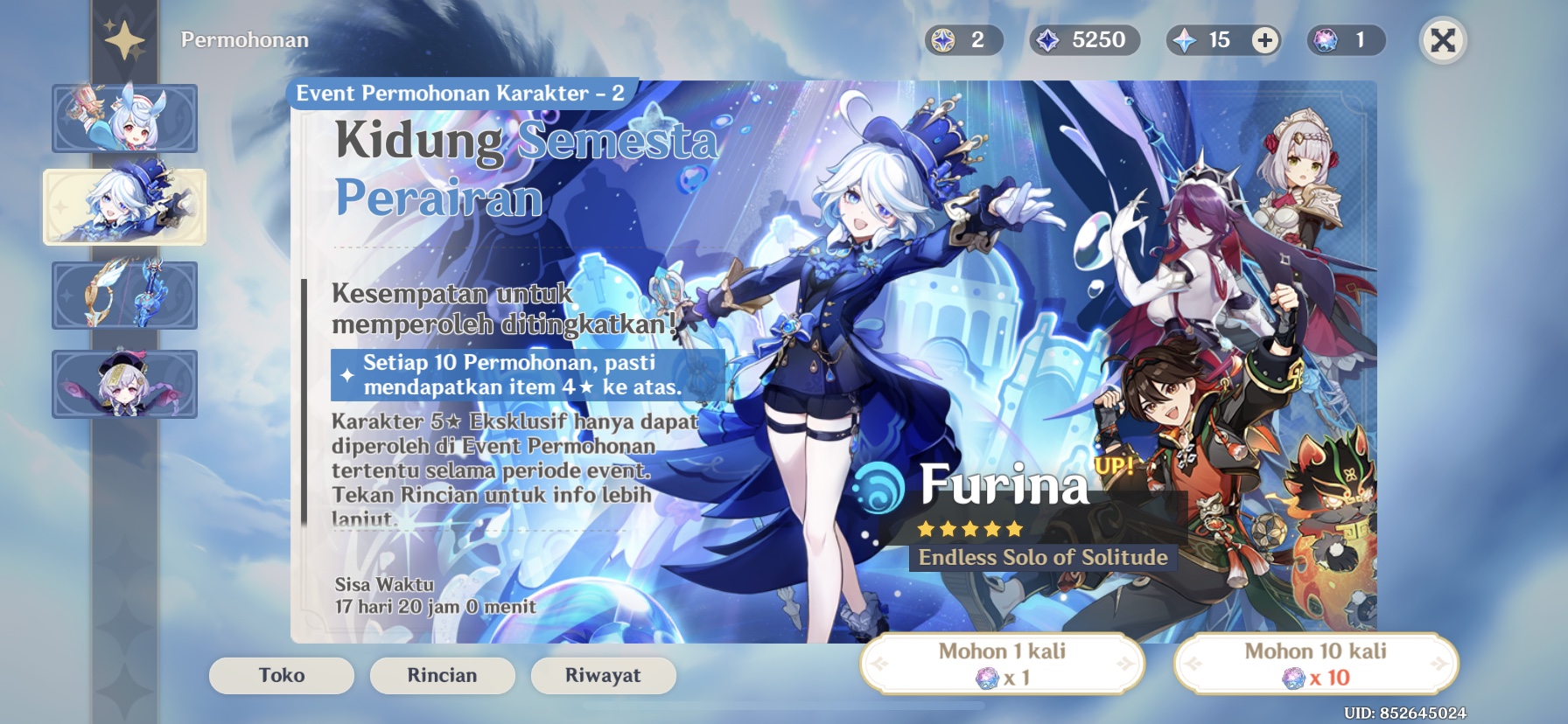Select the highlighted Furina banner thumbnail
The height and width of the screenshot is (724, 1568).
click(x=125, y=208)
